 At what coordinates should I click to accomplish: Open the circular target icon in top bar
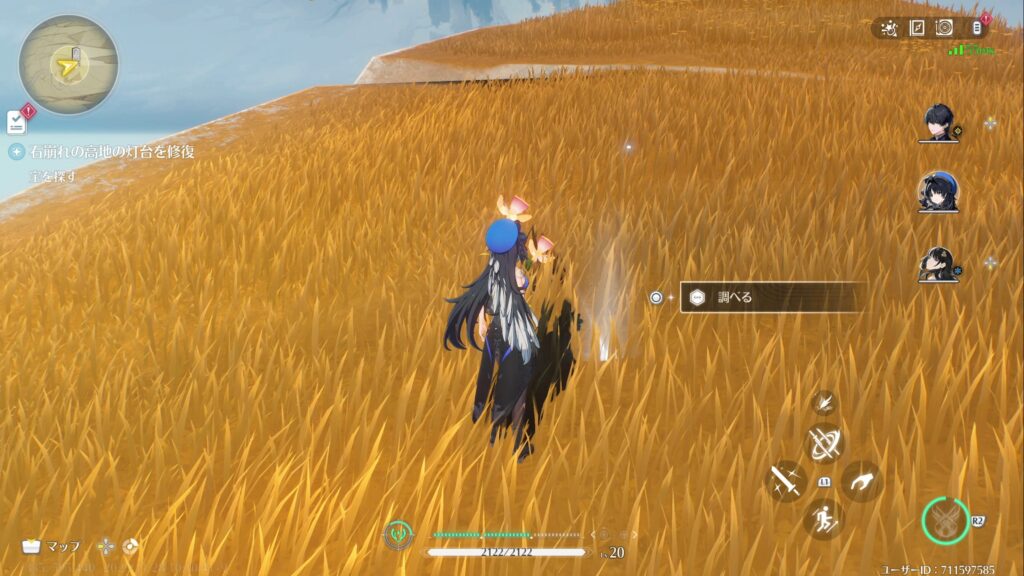pos(943,28)
